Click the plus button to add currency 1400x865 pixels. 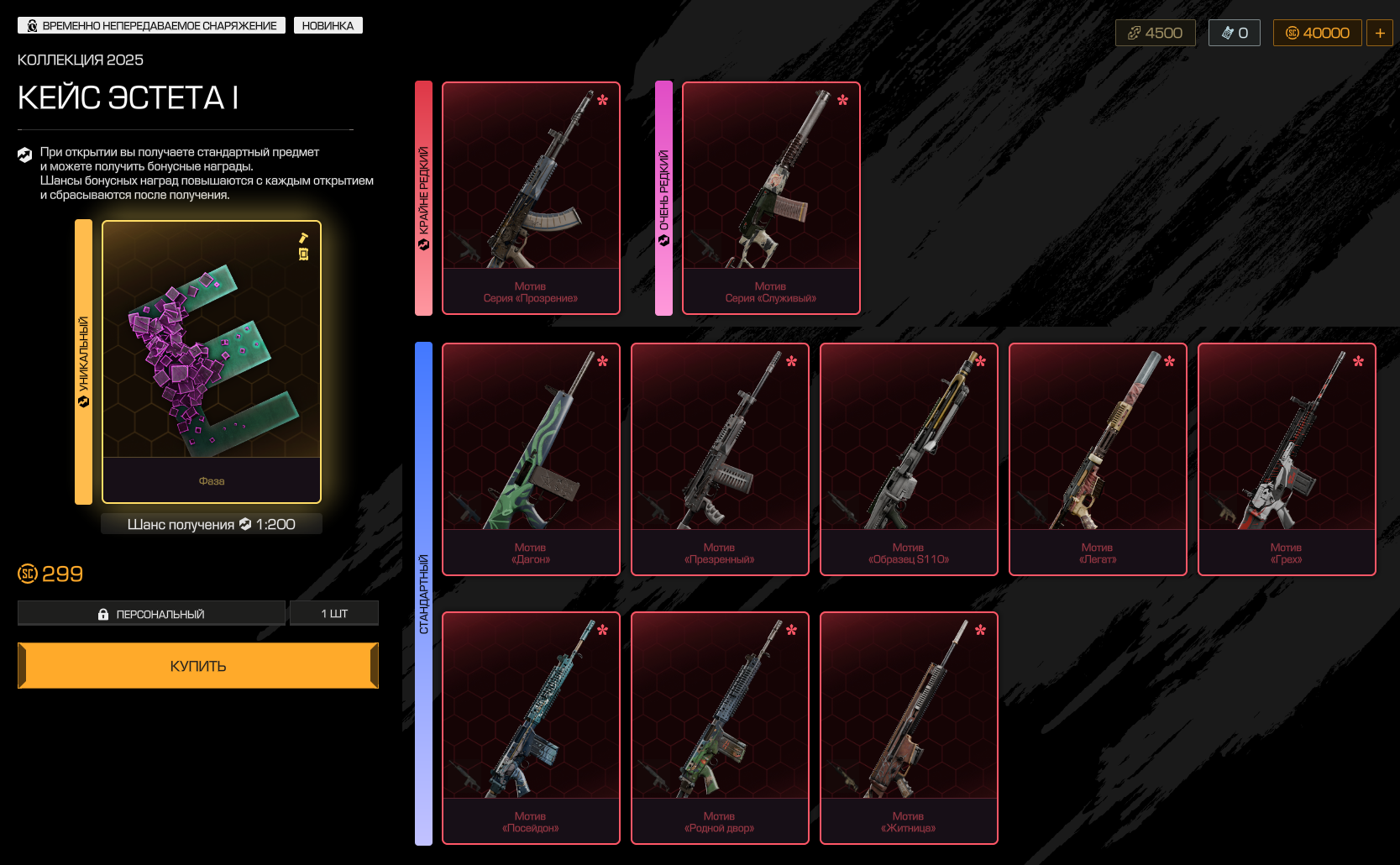click(1380, 33)
